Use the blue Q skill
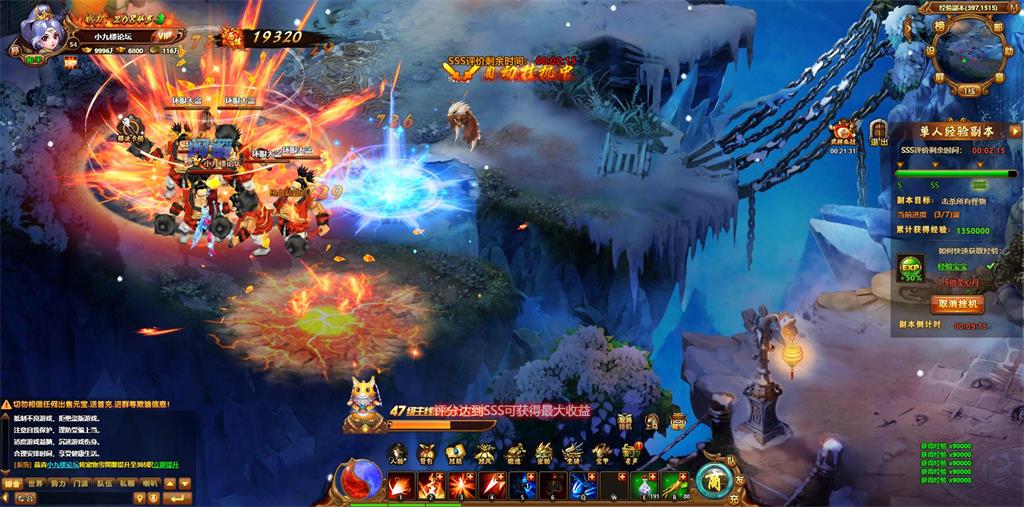The image size is (1024, 507). coord(585,485)
